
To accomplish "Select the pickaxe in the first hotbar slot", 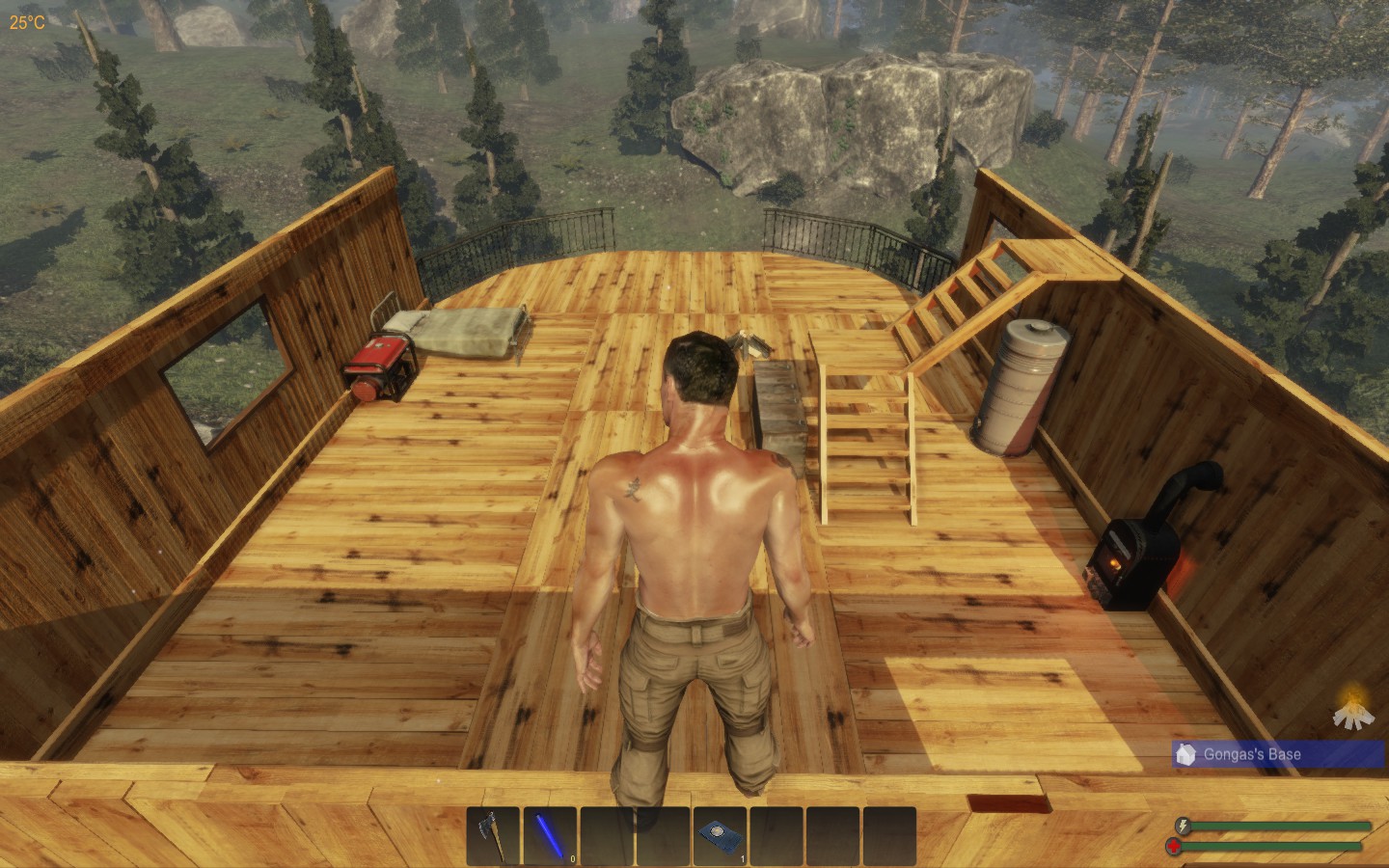I will [494, 835].
